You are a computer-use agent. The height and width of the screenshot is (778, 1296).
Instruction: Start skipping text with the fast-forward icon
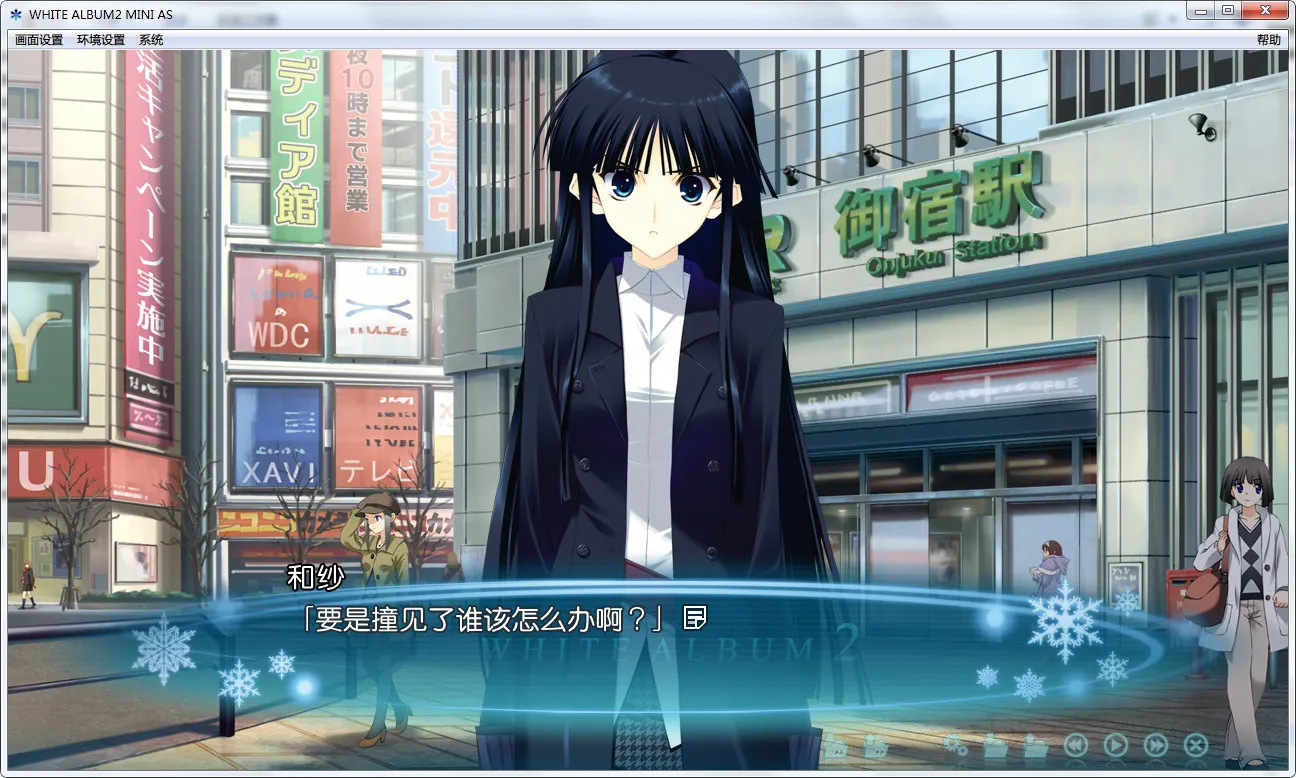click(x=1156, y=745)
